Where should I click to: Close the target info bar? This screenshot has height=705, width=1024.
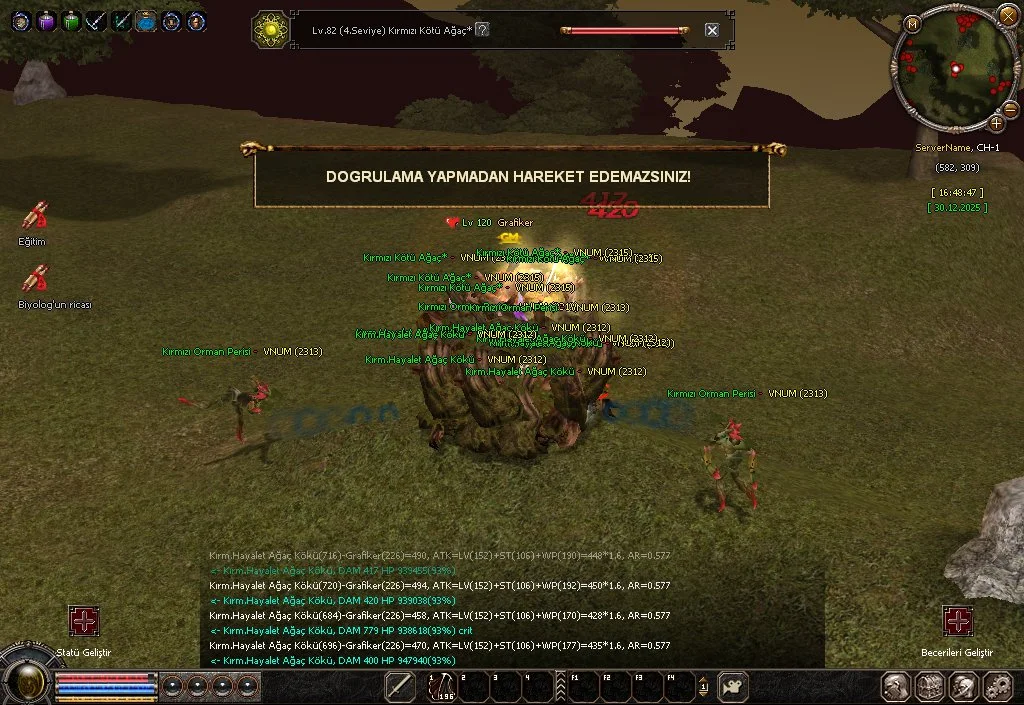point(712,30)
